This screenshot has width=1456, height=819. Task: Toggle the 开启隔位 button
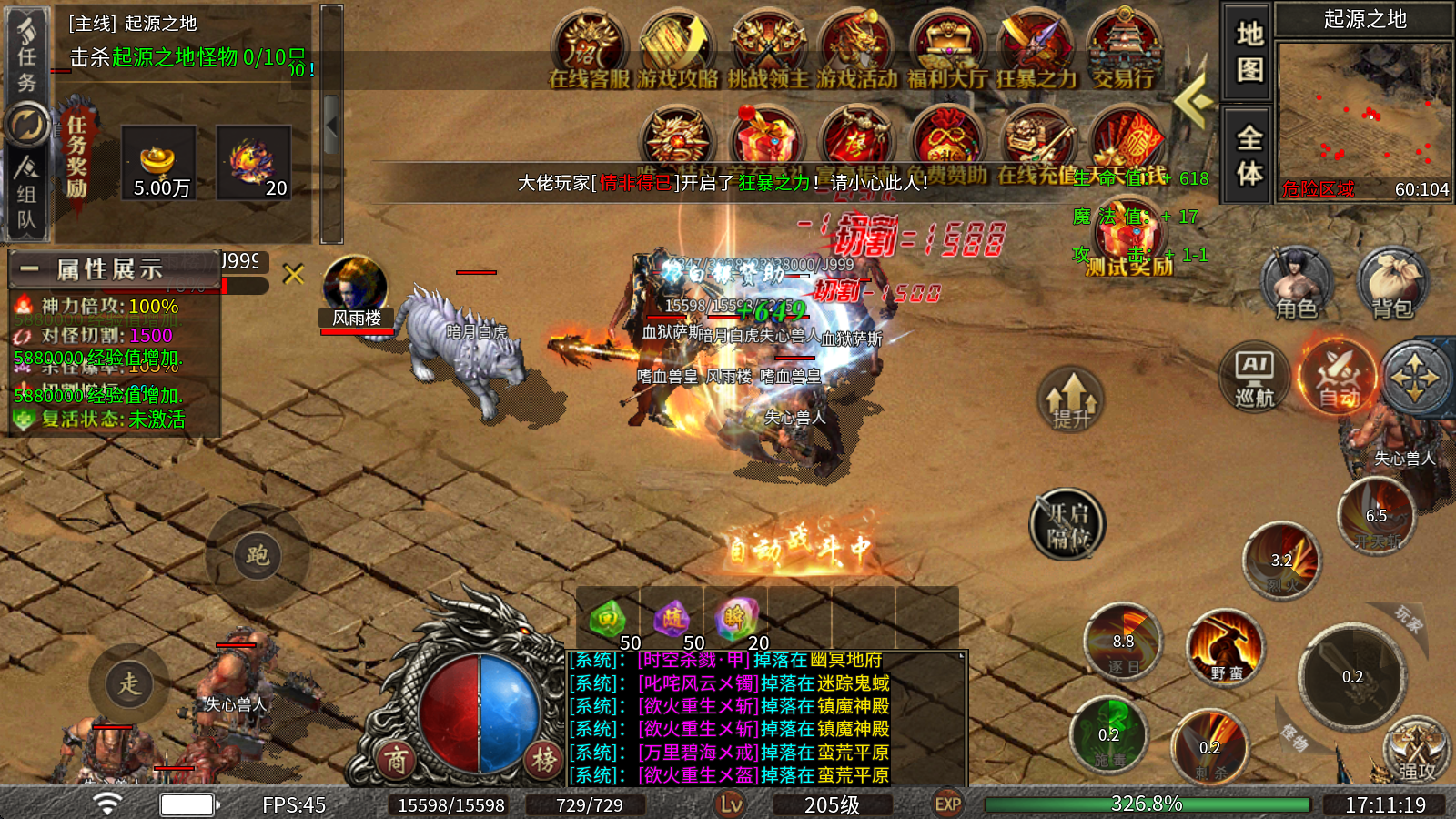click(1067, 525)
